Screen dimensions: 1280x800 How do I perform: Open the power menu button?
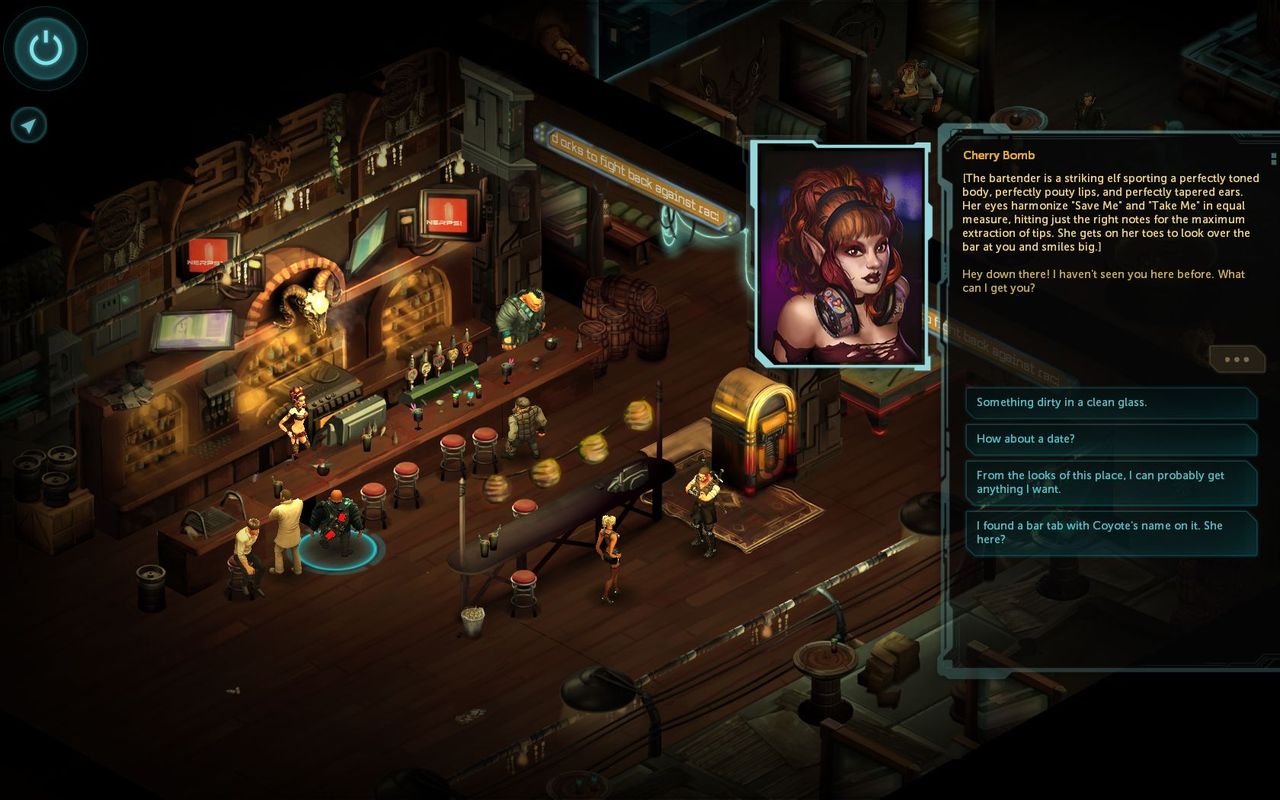pyautogui.click(x=45, y=47)
